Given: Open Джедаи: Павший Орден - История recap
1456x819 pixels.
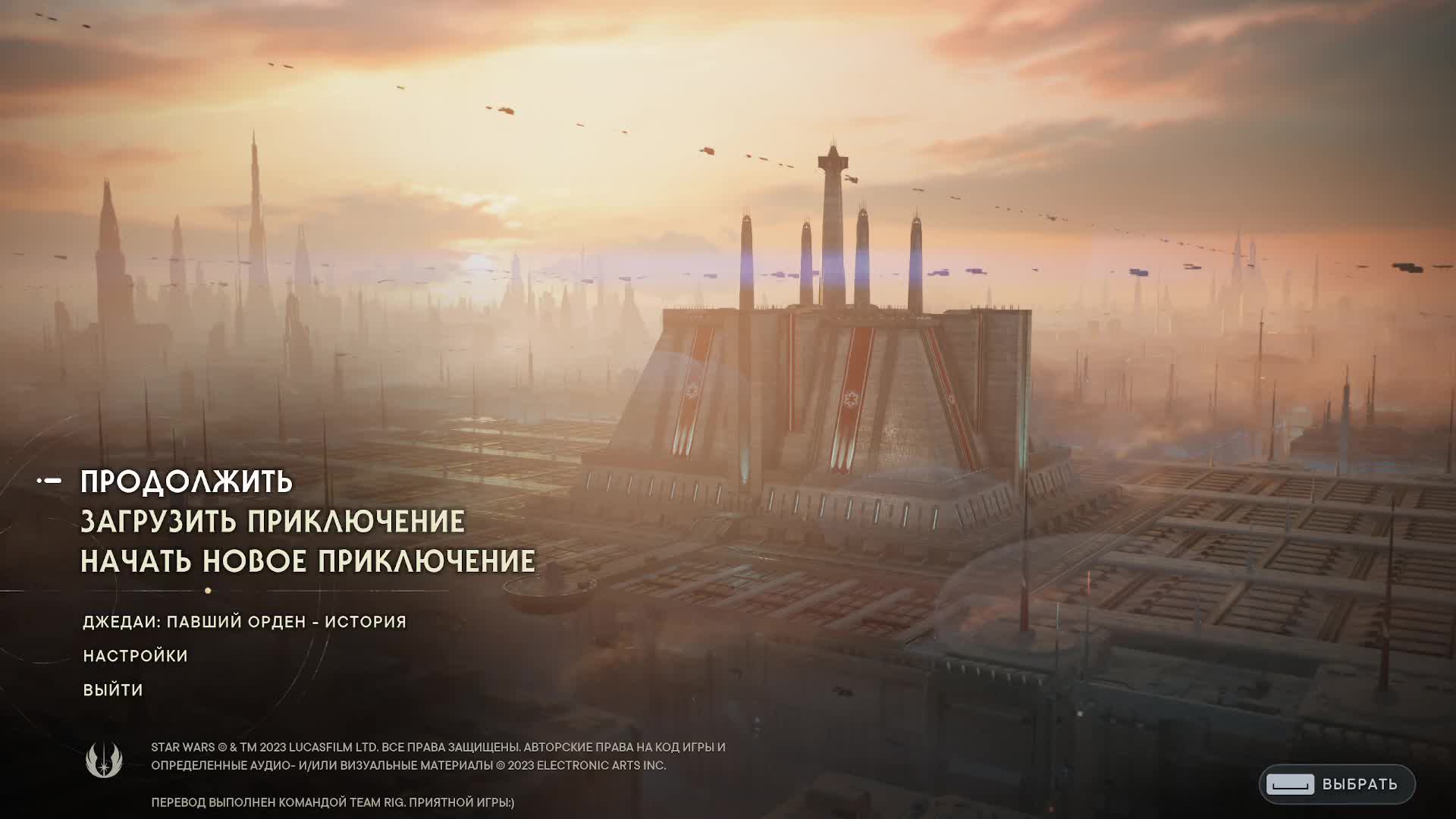Looking at the screenshot, I should (244, 622).
